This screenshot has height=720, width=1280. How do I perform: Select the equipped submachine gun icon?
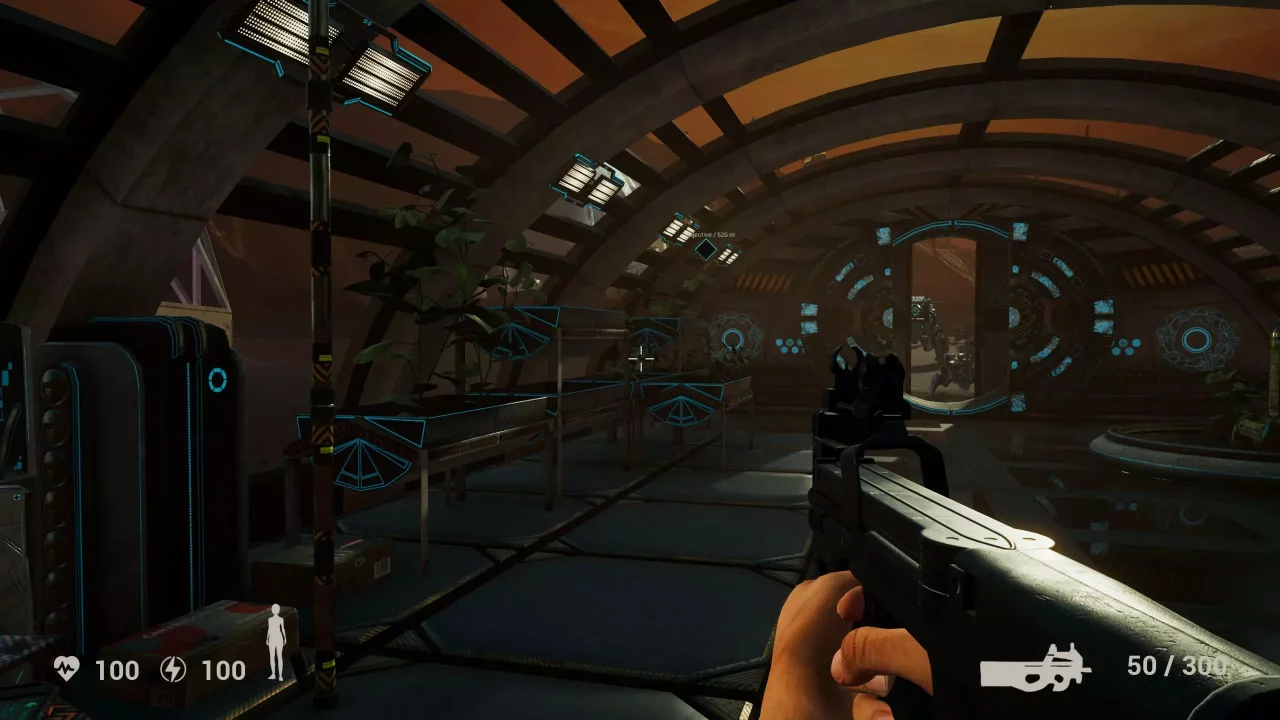click(1035, 667)
